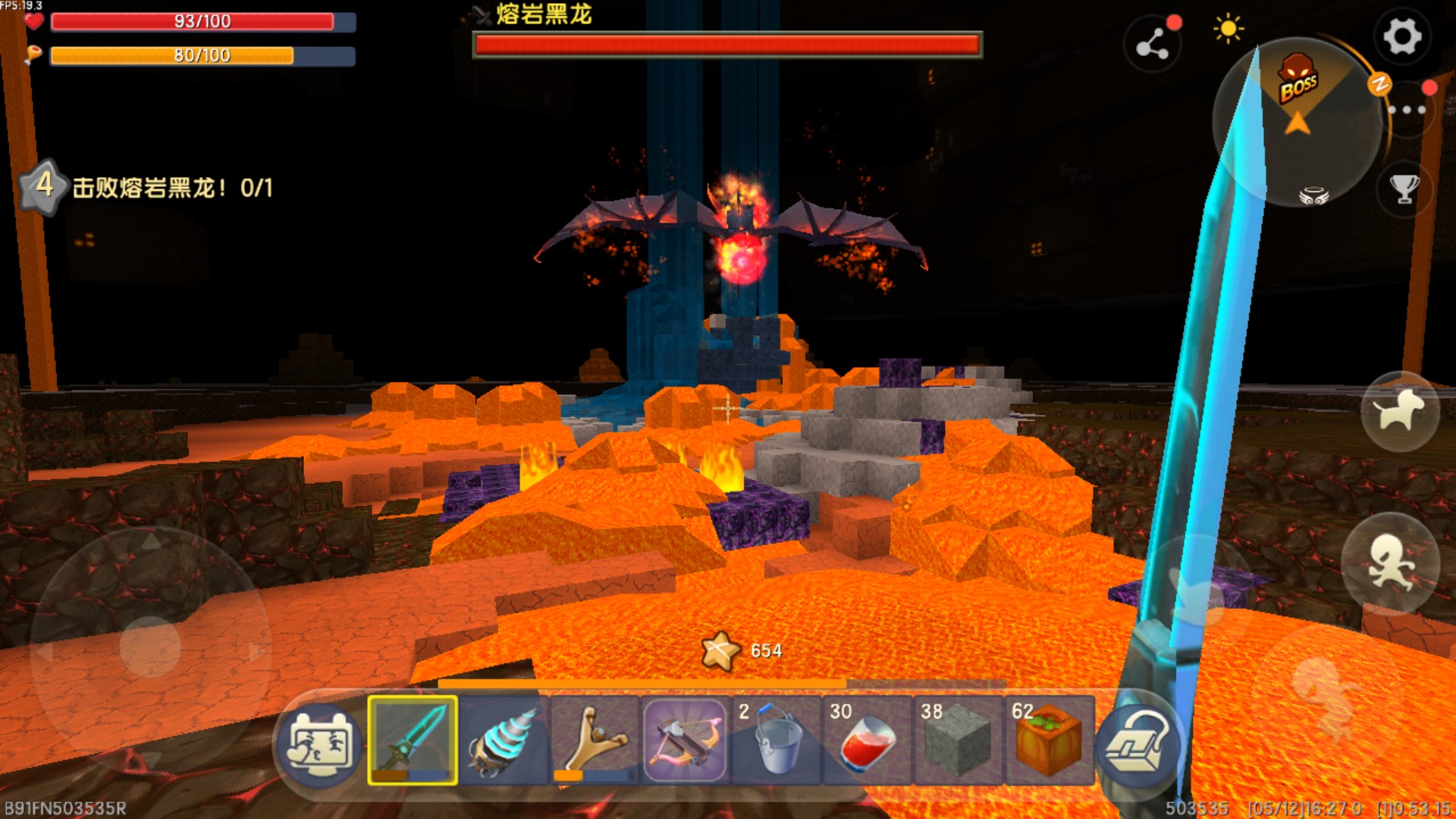Viewport: 1456px width, 819px height.
Task: Open the settings gear menu
Action: pyautogui.click(x=1401, y=36)
